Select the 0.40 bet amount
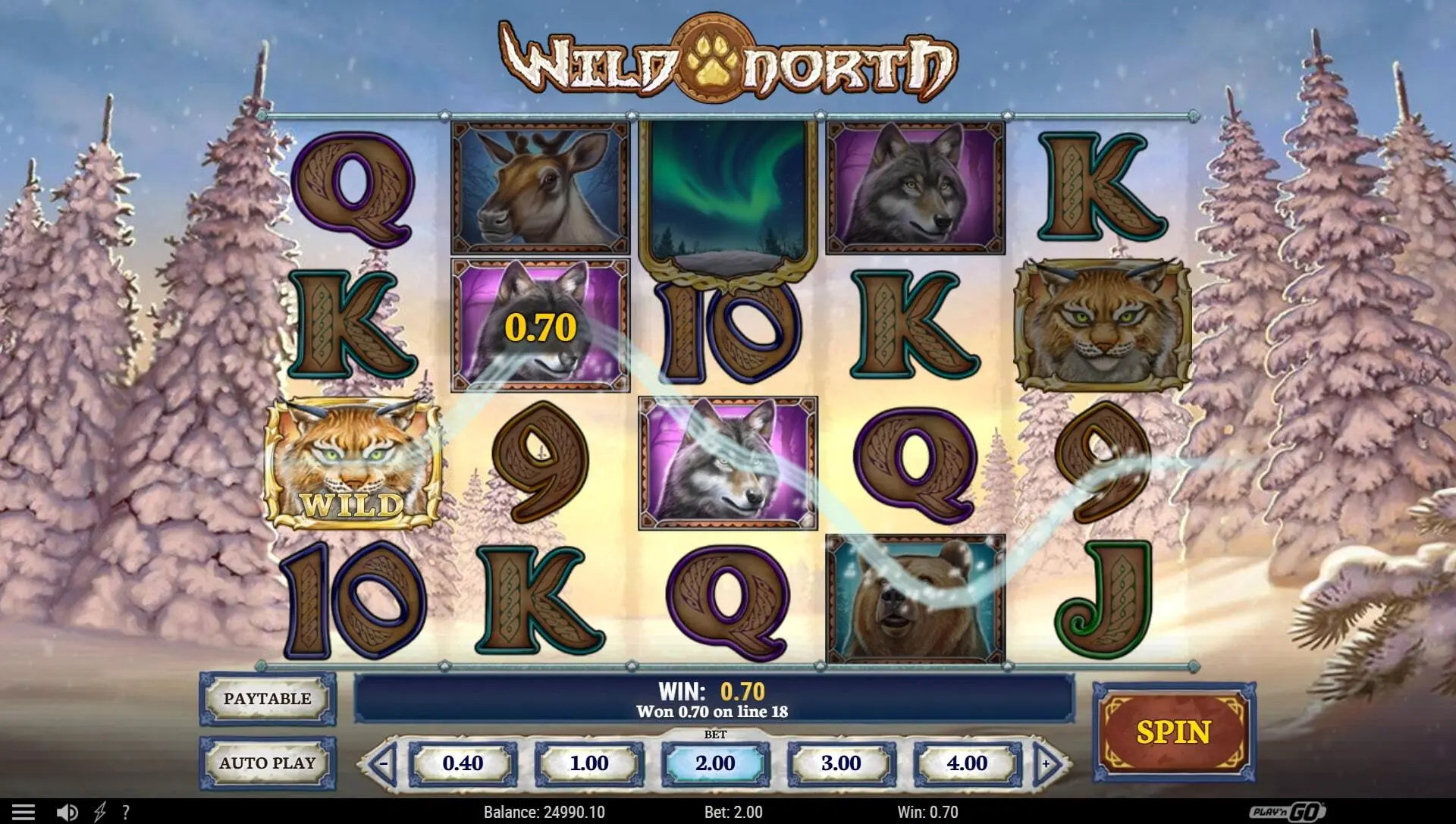Screen dimensions: 1456x824 (463, 763)
